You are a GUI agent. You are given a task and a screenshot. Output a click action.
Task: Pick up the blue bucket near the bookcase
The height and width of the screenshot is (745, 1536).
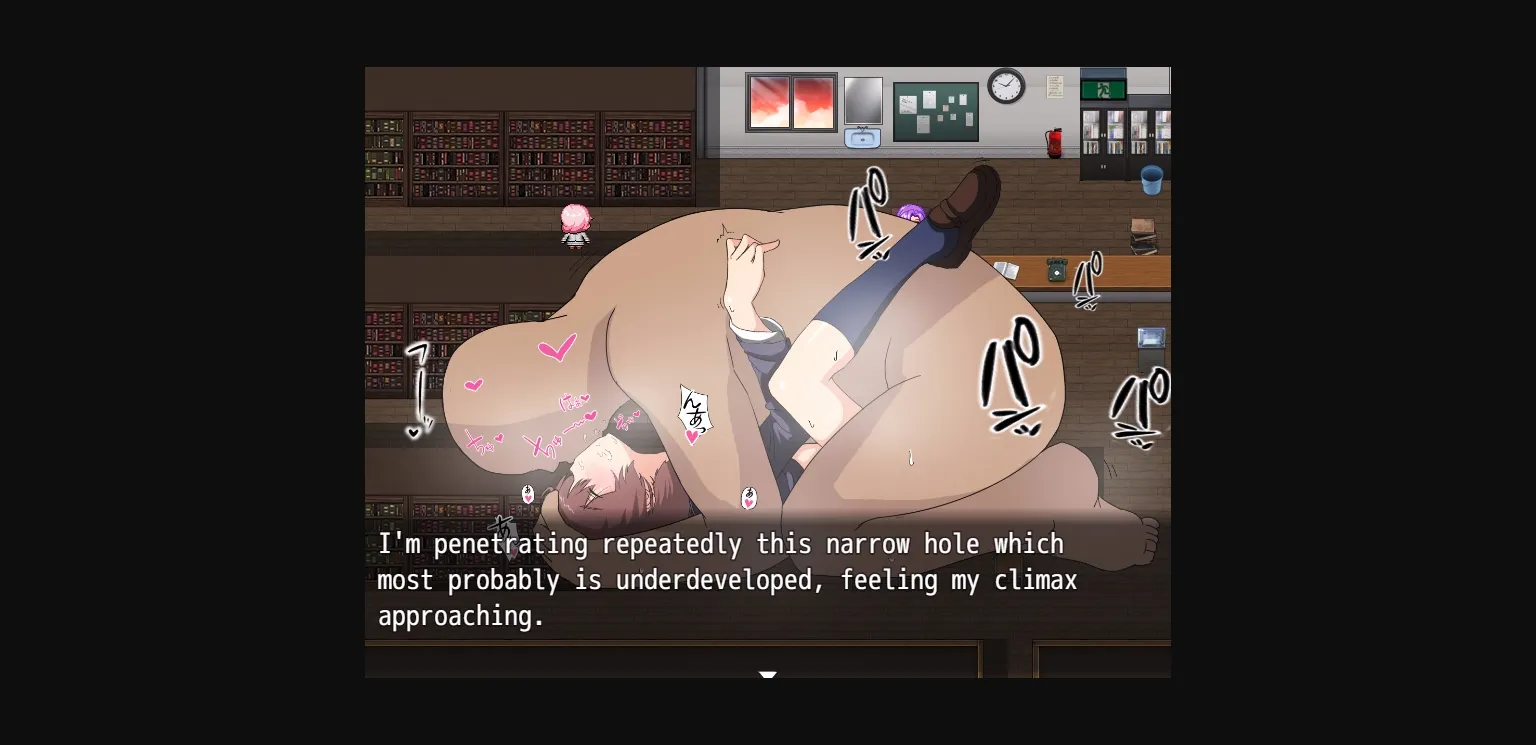1151,180
